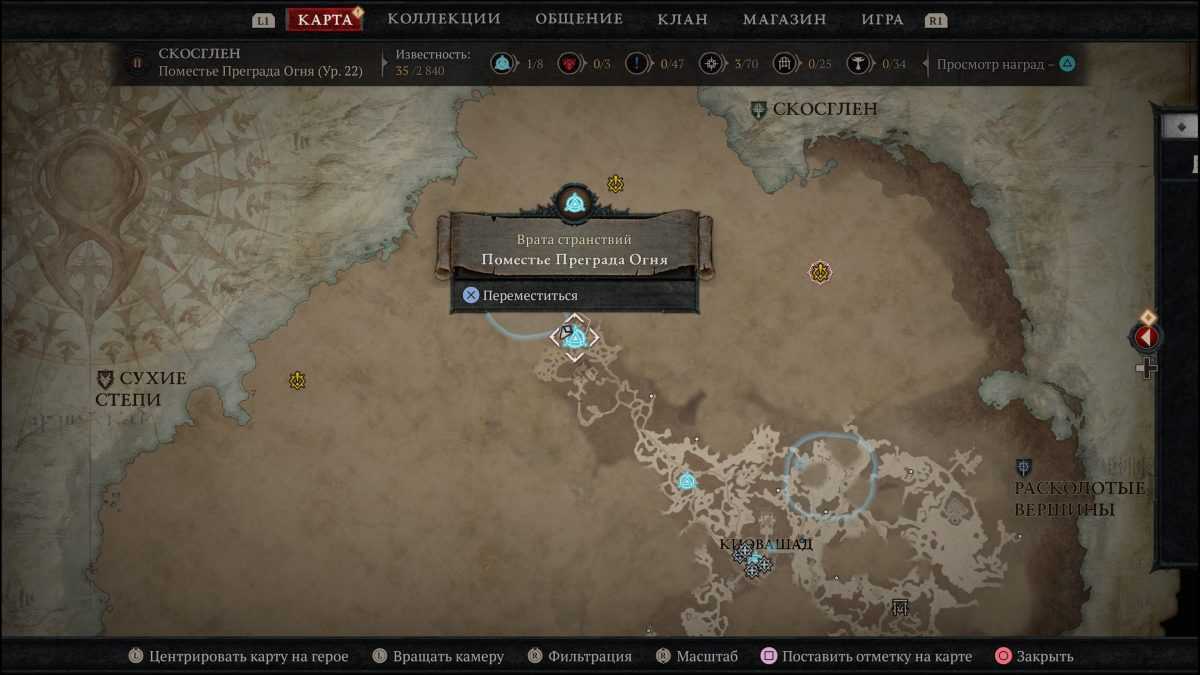Switch to the Коллекции tab
Screen dimensions: 1200x675
pyautogui.click(x=443, y=19)
